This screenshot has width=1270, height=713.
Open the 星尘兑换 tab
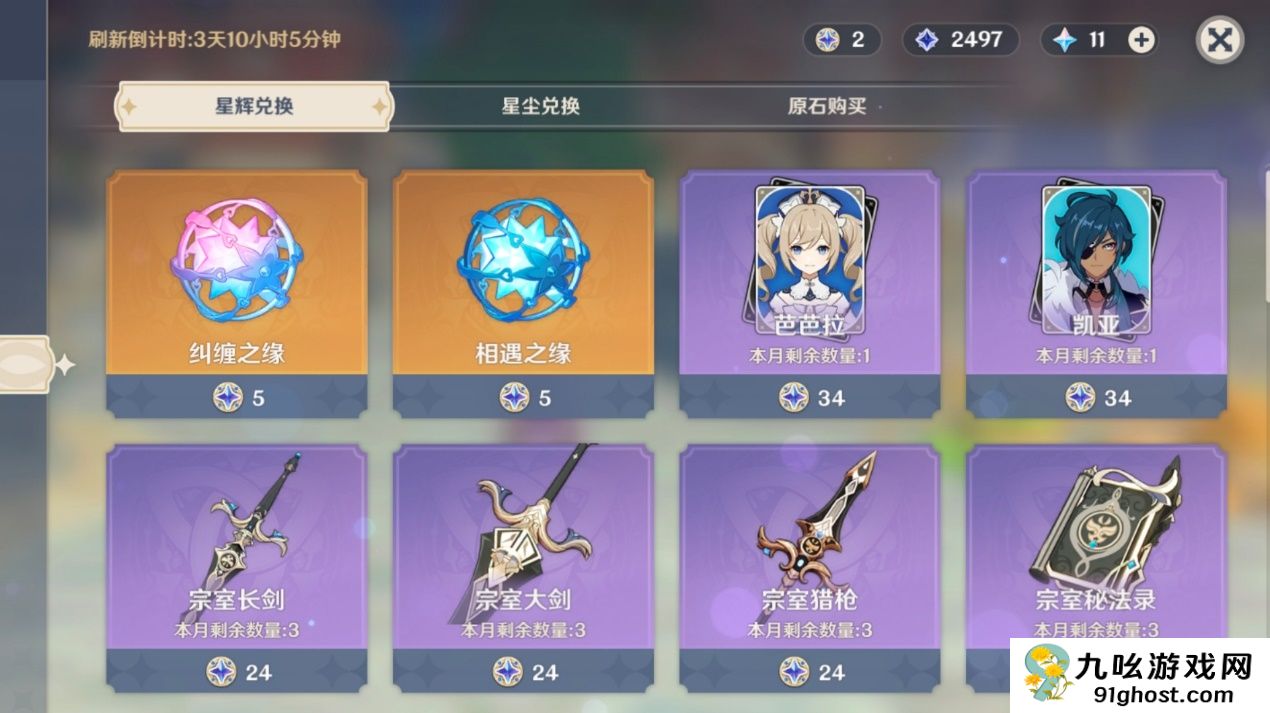click(540, 107)
